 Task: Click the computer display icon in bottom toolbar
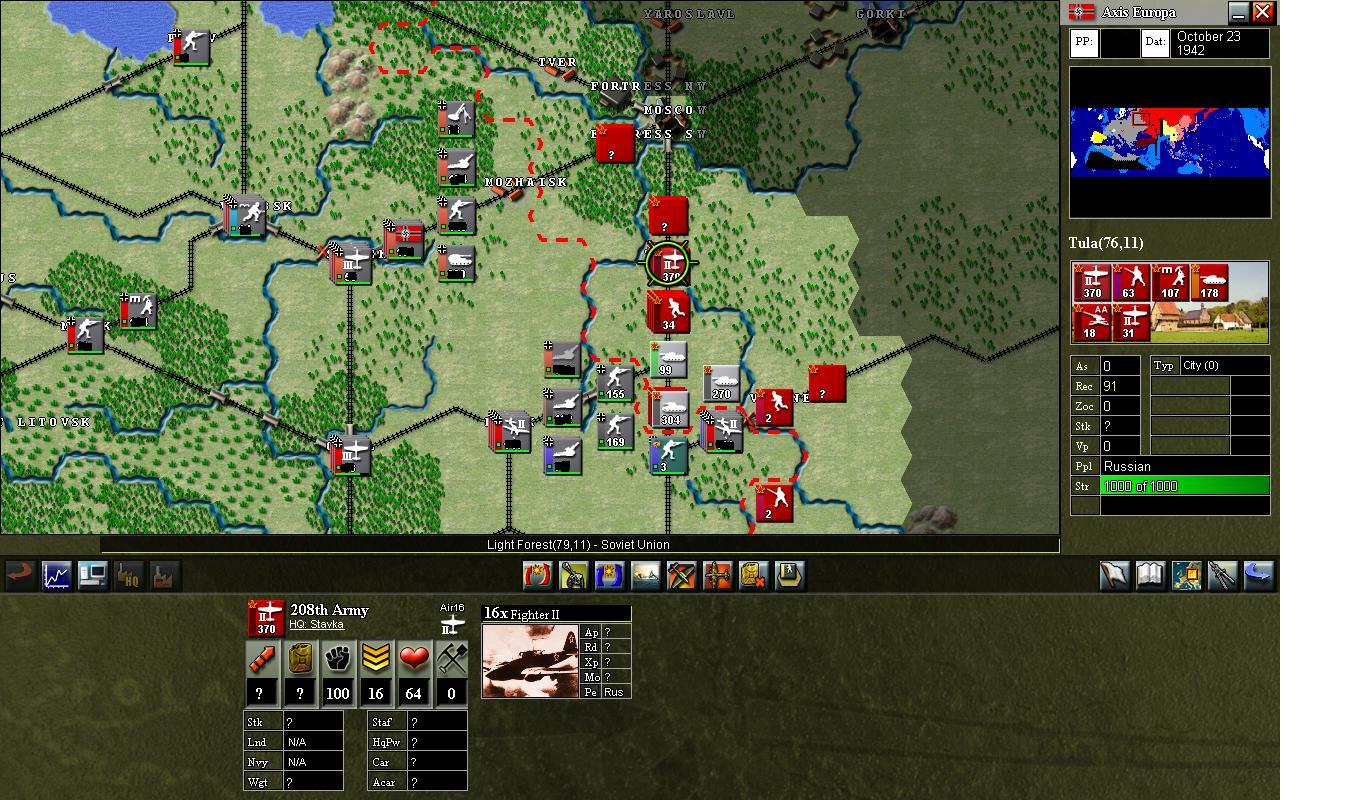click(x=93, y=575)
